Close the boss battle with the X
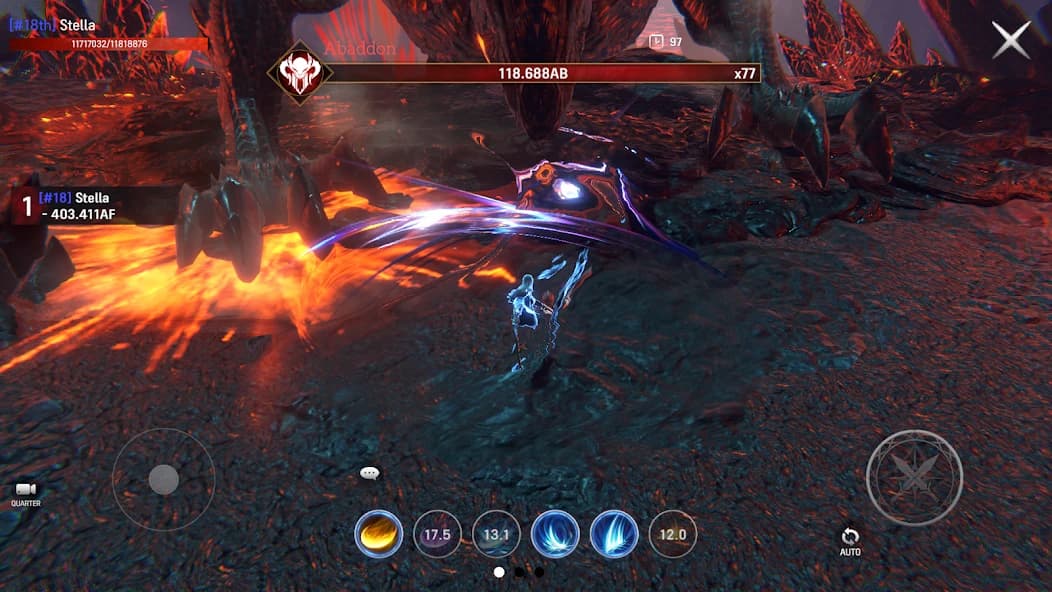 tap(1010, 40)
